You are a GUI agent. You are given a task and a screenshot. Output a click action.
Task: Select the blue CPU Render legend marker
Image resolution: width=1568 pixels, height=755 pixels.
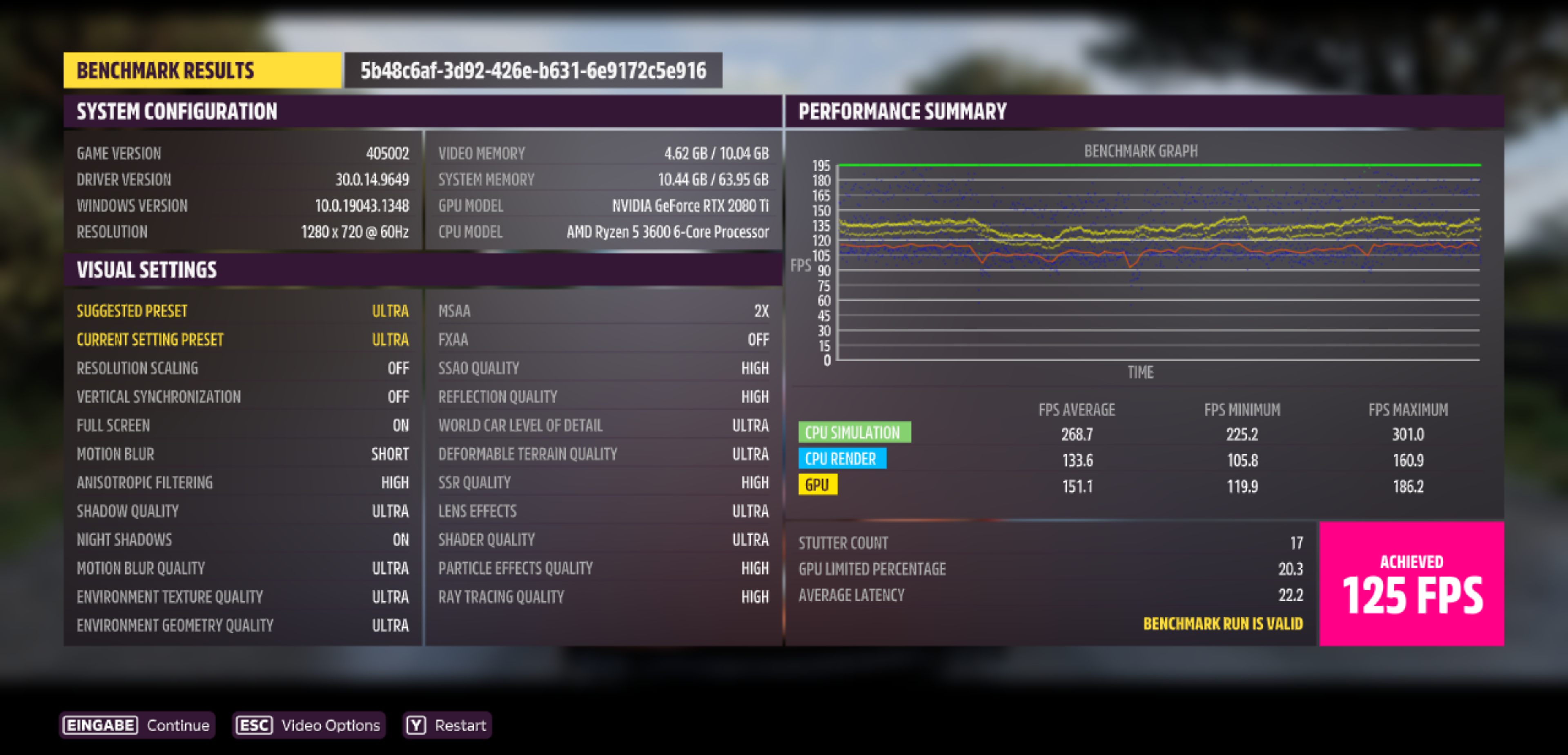point(843,459)
